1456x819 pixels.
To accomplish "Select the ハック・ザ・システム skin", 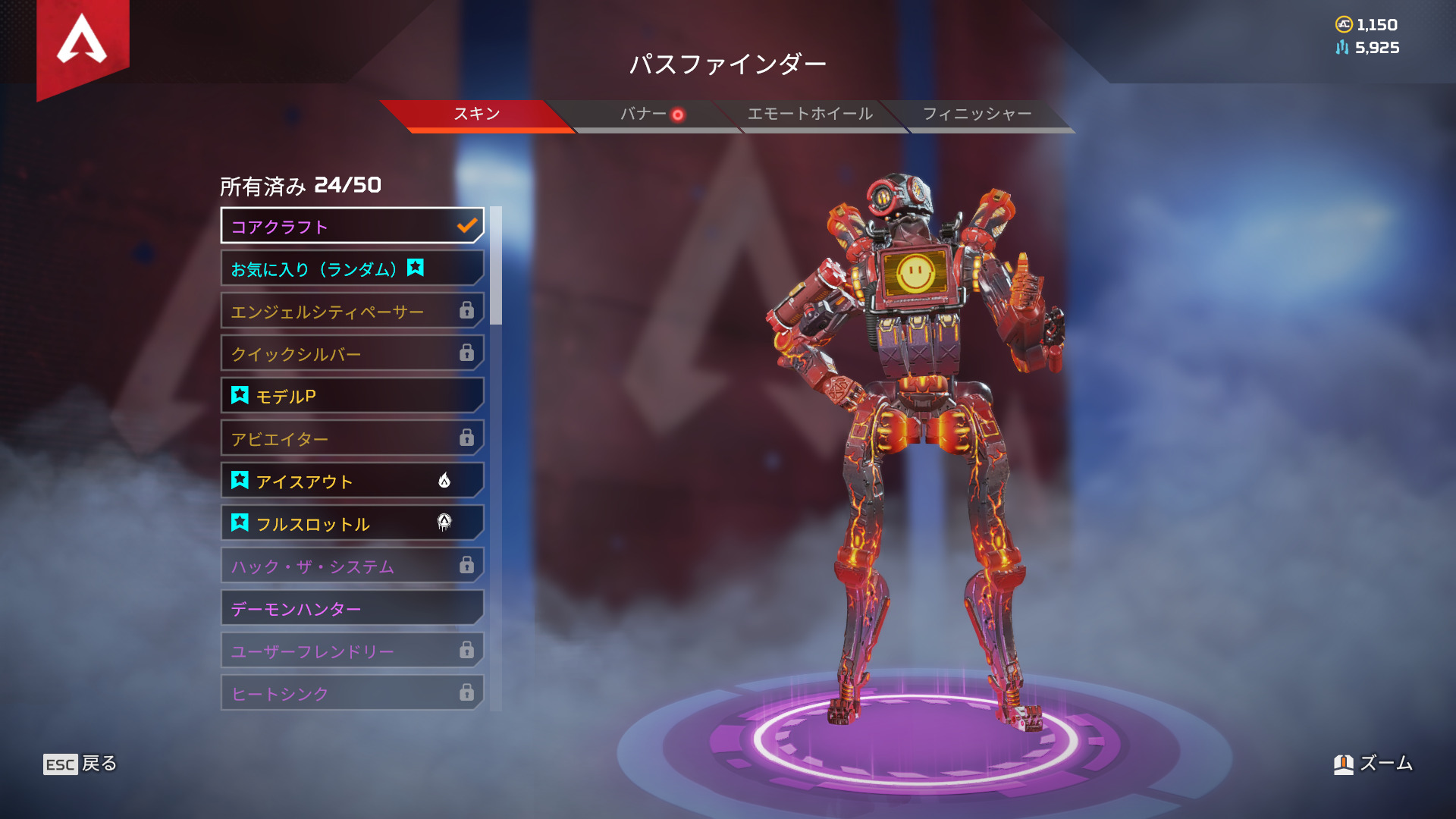I will [352, 566].
